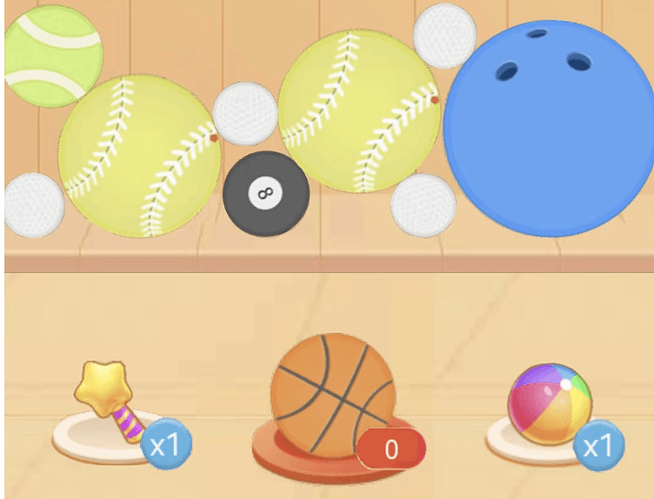This screenshot has width=654, height=499.
Task: Tap the basketball on the red pedestal
Action: [331, 394]
